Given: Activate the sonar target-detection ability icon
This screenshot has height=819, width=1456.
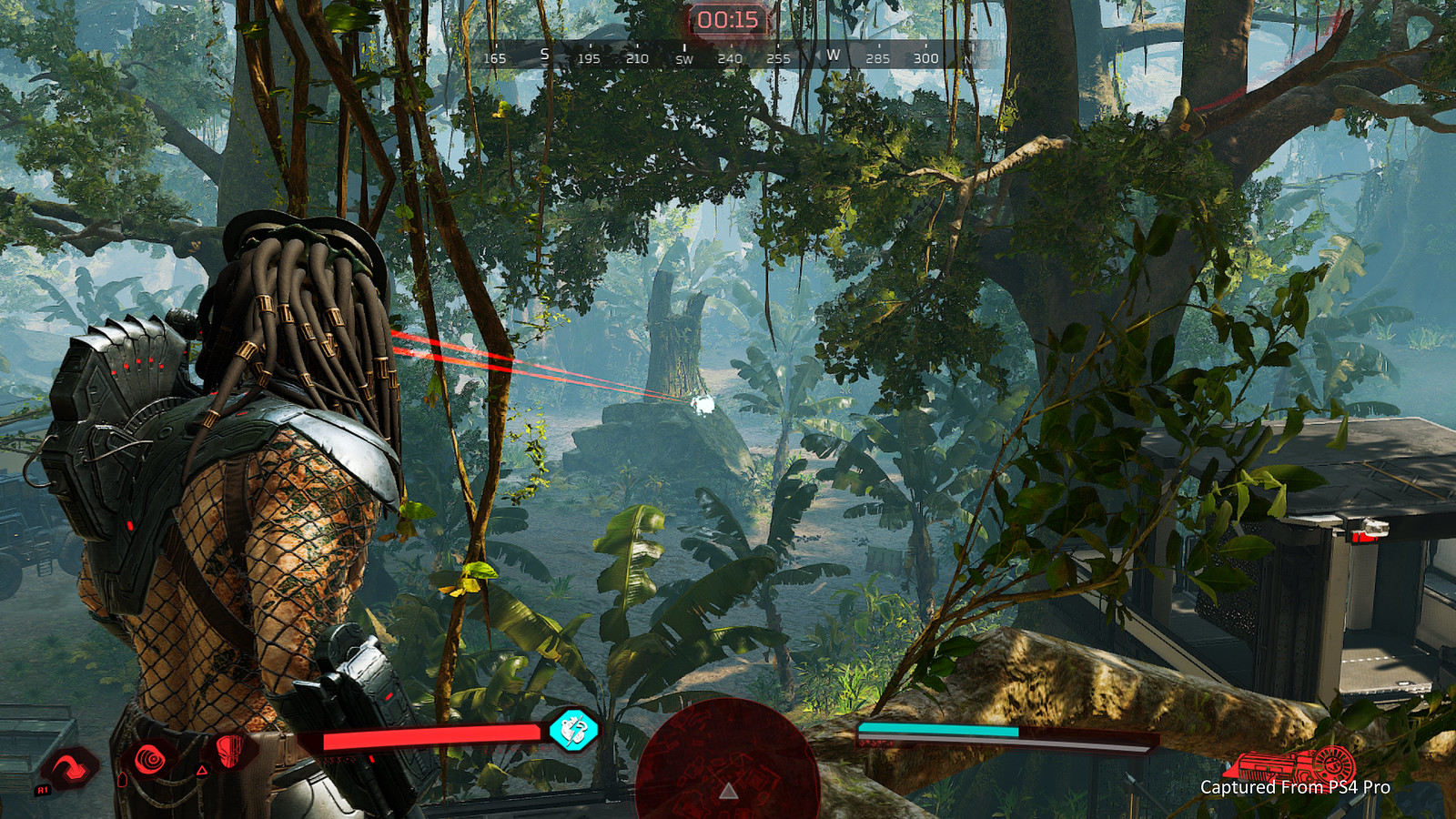Looking at the screenshot, I should click(148, 755).
